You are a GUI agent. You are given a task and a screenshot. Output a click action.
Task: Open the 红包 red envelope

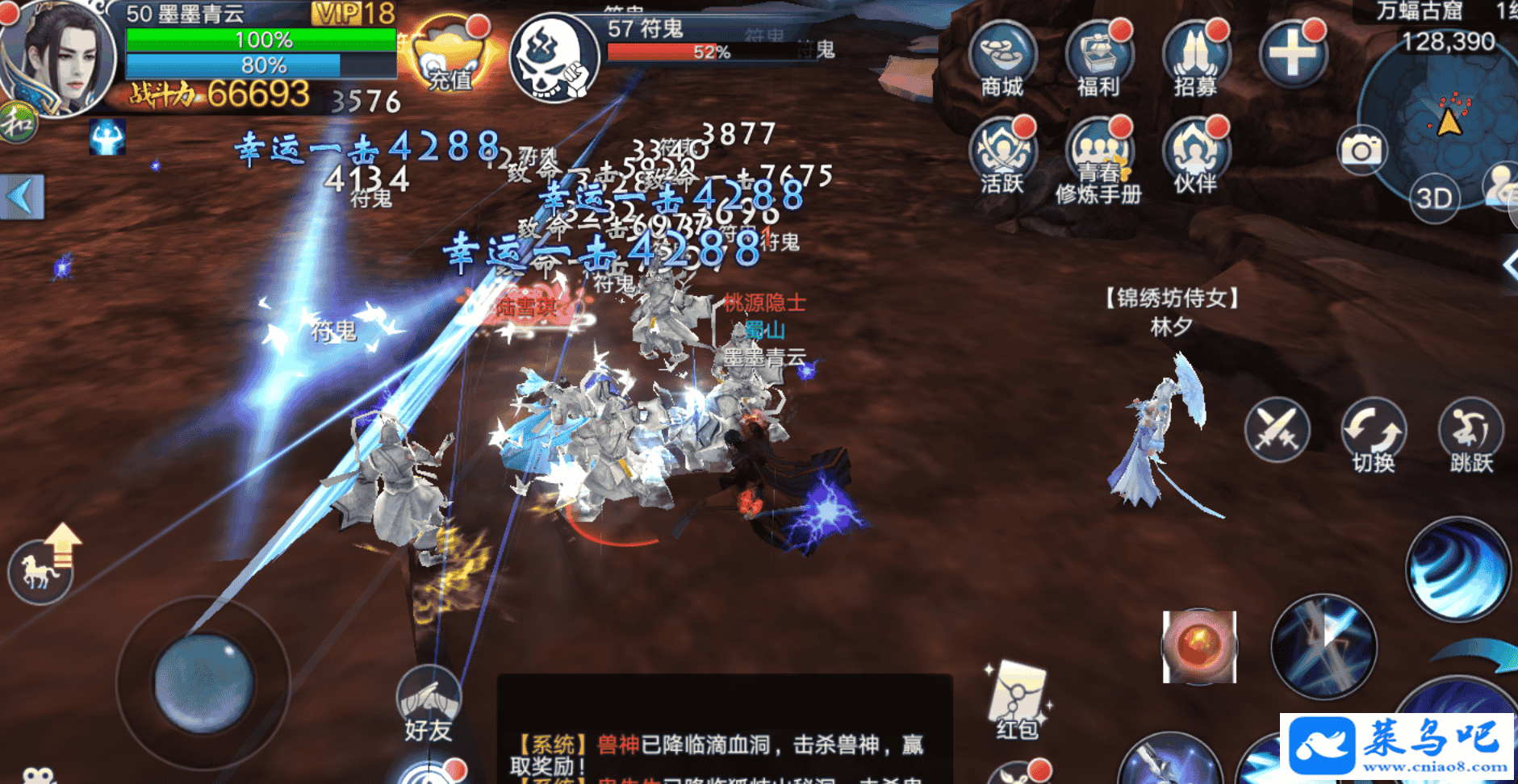(x=1018, y=699)
